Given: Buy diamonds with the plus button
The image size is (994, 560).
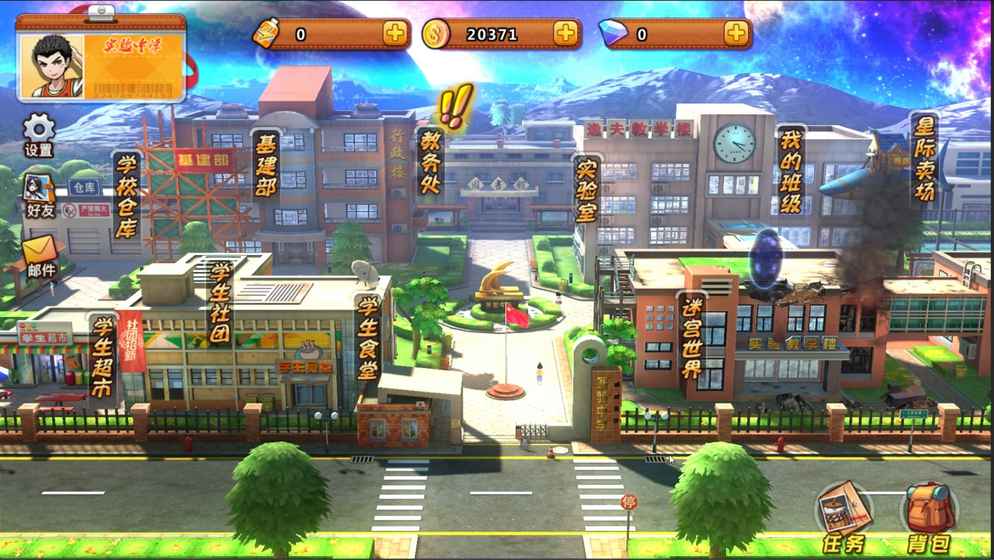Looking at the screenshot, I should point(736,34).
